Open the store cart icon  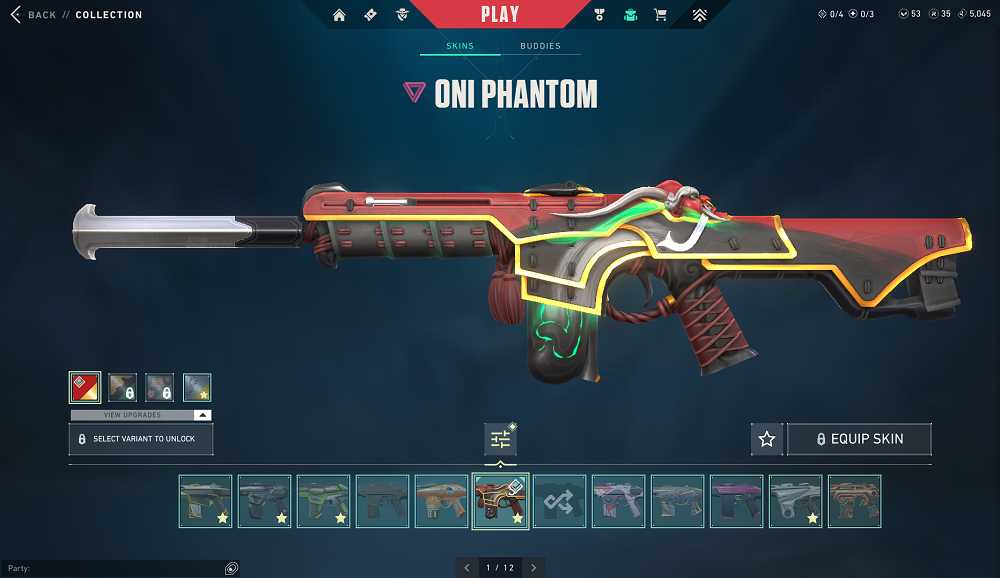point(660,15)
